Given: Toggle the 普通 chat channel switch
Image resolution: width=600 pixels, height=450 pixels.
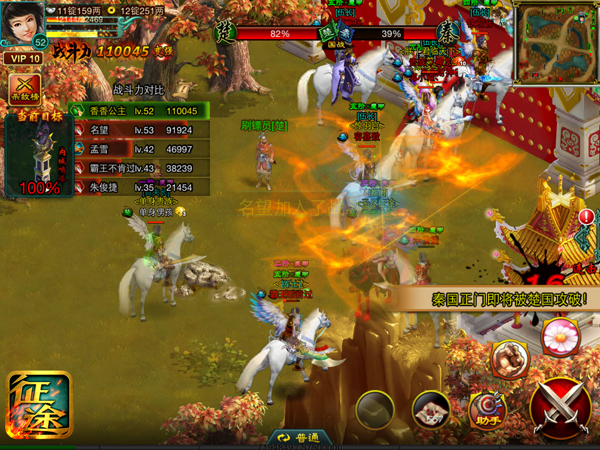Looking at the screenshot, I should (x=298, y=438).
